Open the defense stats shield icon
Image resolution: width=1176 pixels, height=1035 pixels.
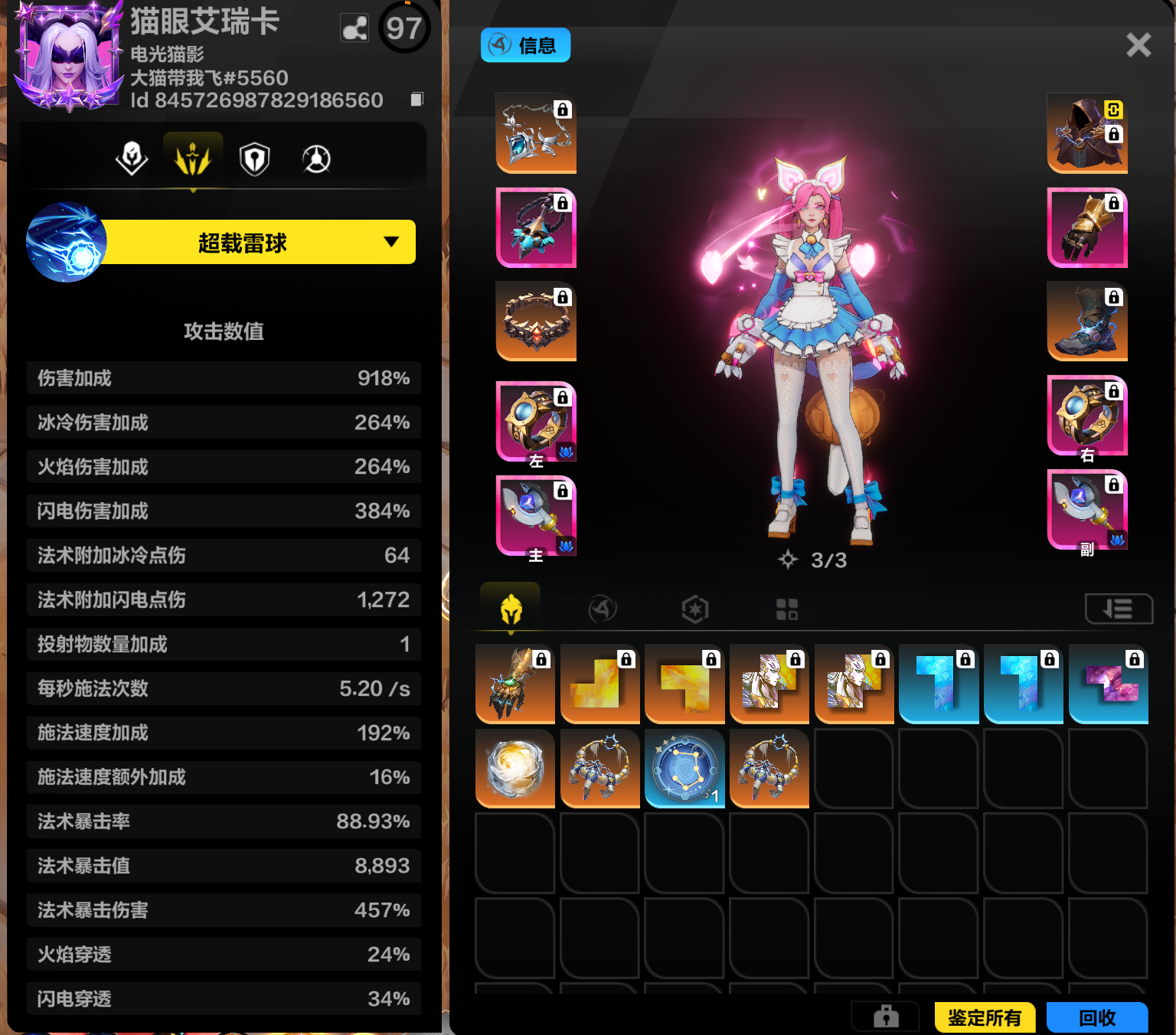pyautogui.click(x=255, y=158)
